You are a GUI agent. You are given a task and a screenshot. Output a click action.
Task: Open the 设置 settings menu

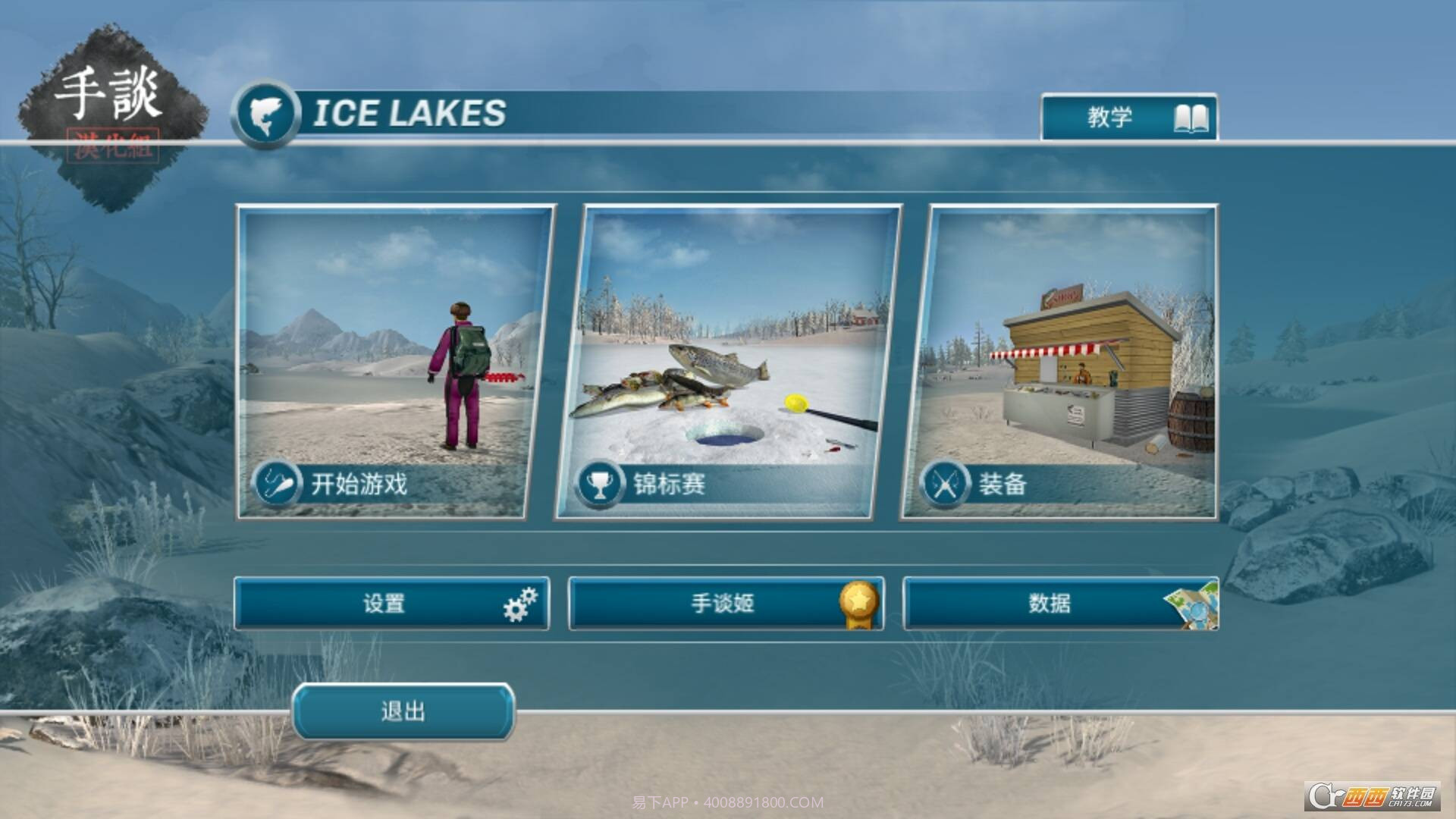point(387,603)
